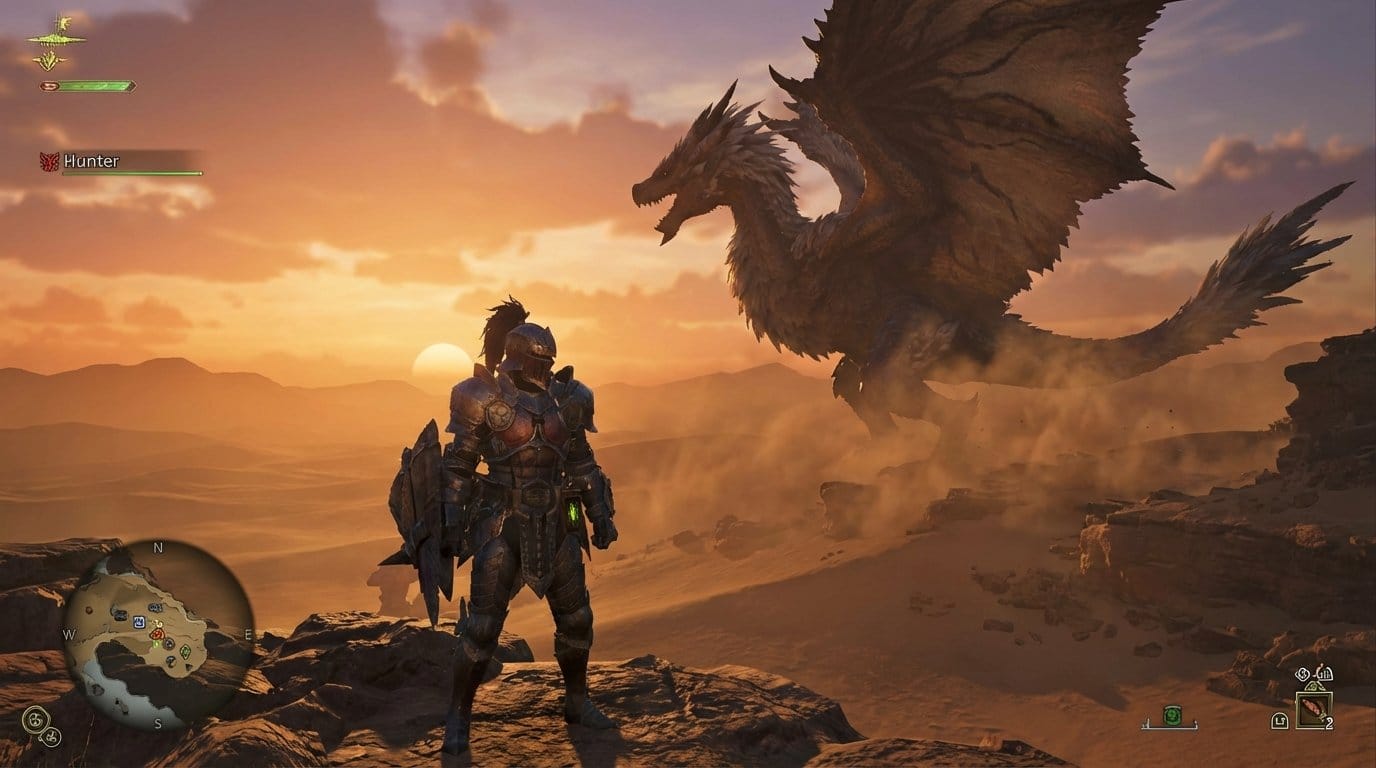Select the red hunter emblem beside Hunter name
Viewport: 1376px width, 768px height.
[51, 160]
